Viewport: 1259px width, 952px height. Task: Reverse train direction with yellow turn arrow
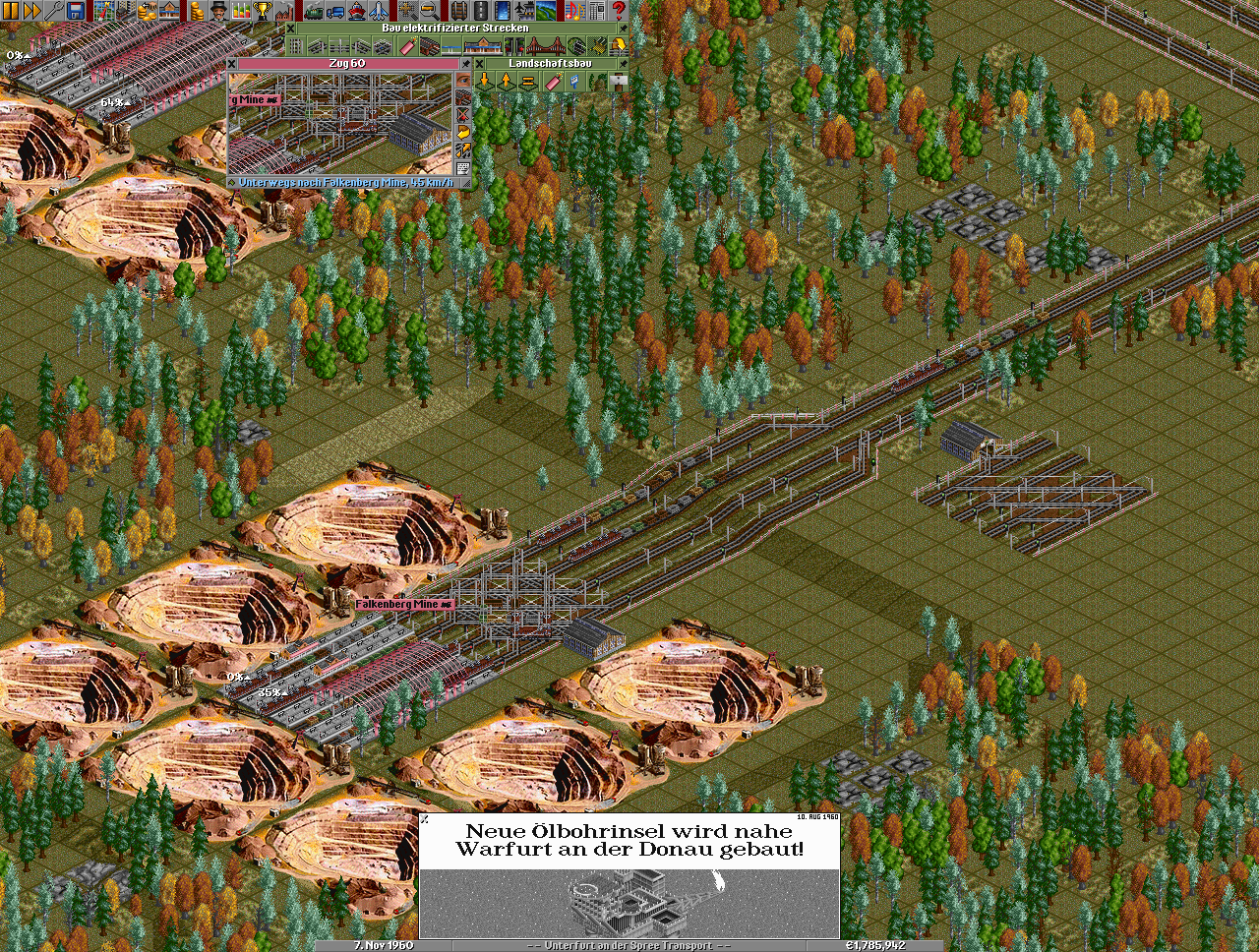(463, 133)
